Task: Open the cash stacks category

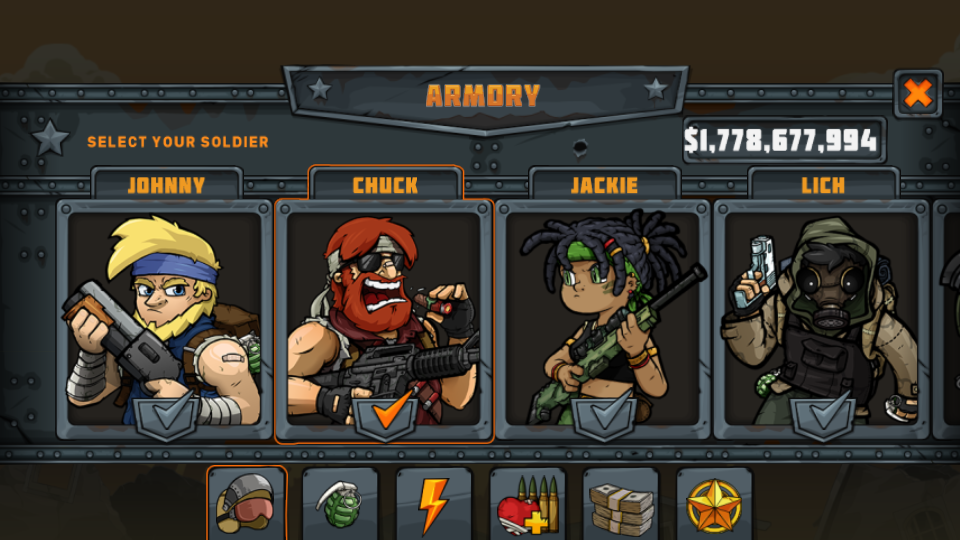Action: (x=620, y=505)
